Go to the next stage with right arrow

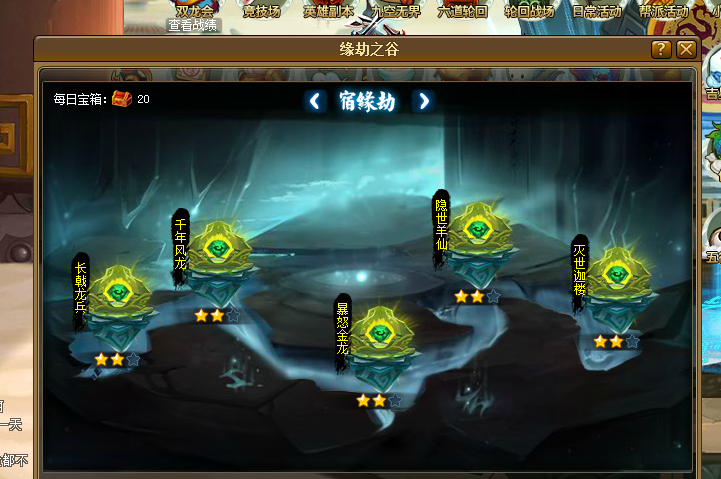[x=424, y=101]
